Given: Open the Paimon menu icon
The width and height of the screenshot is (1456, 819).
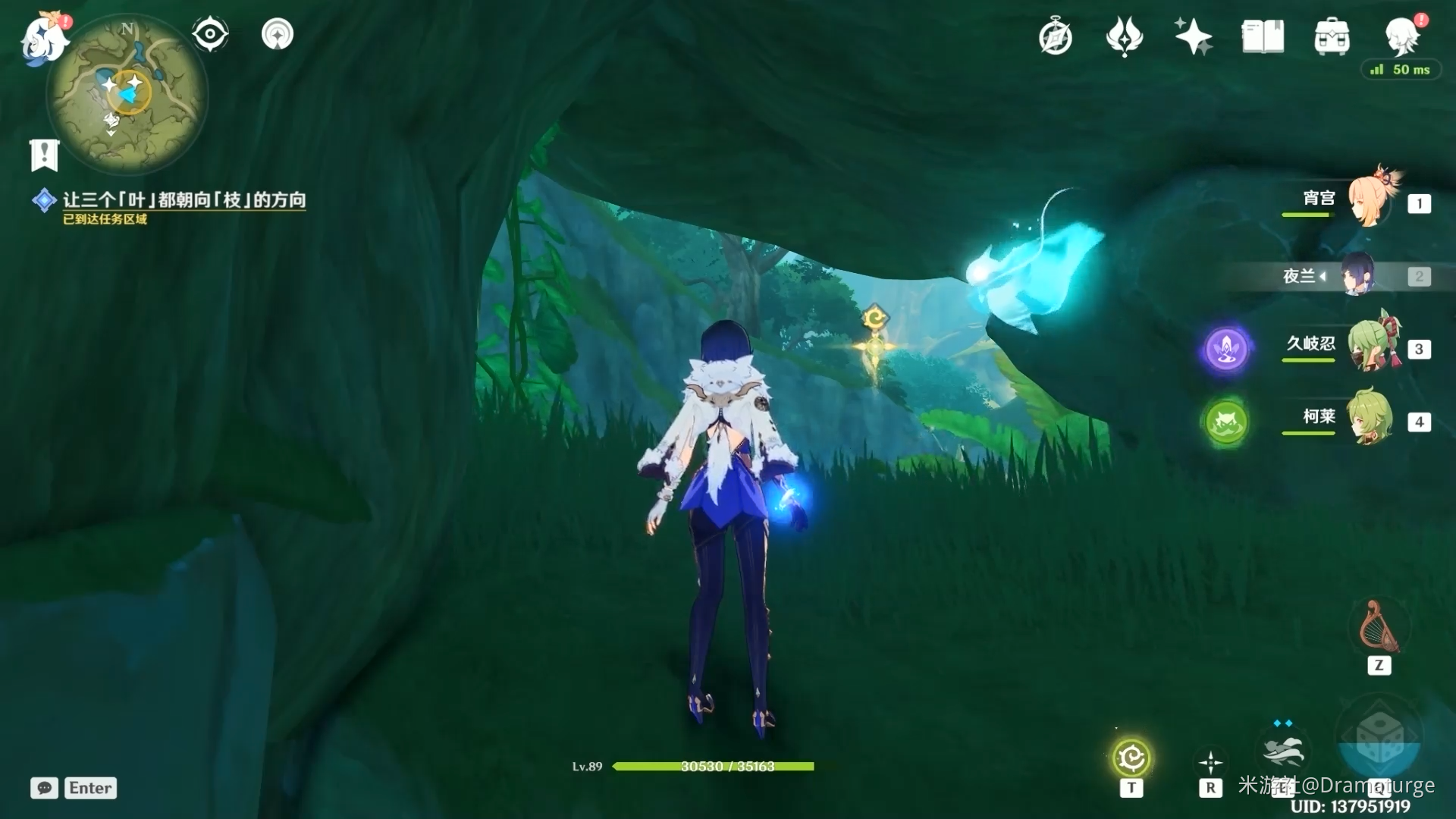Looking at the screenshot, I should [x=44, y=38].
